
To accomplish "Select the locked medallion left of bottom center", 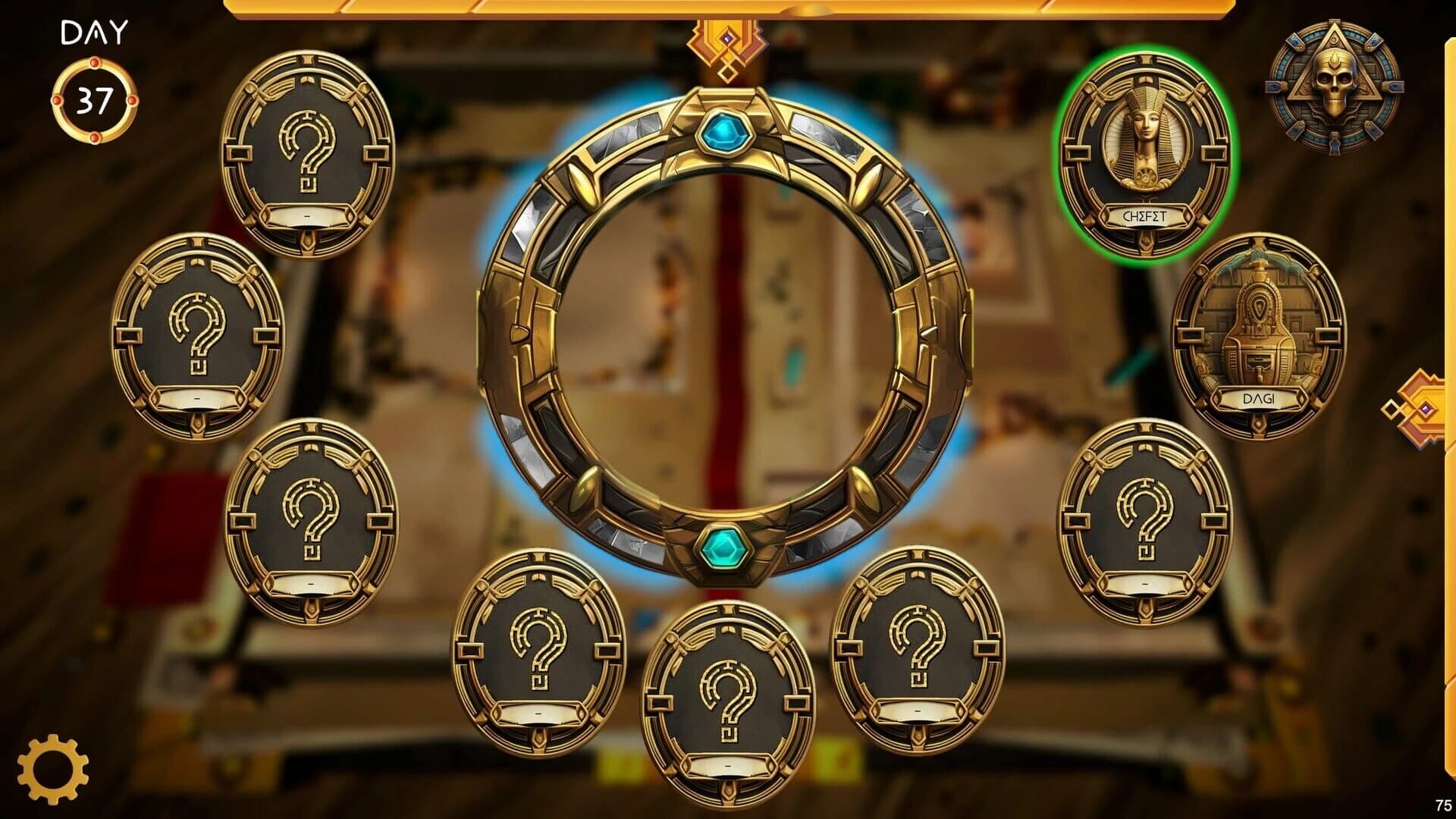I will click(x=538, y=652).
